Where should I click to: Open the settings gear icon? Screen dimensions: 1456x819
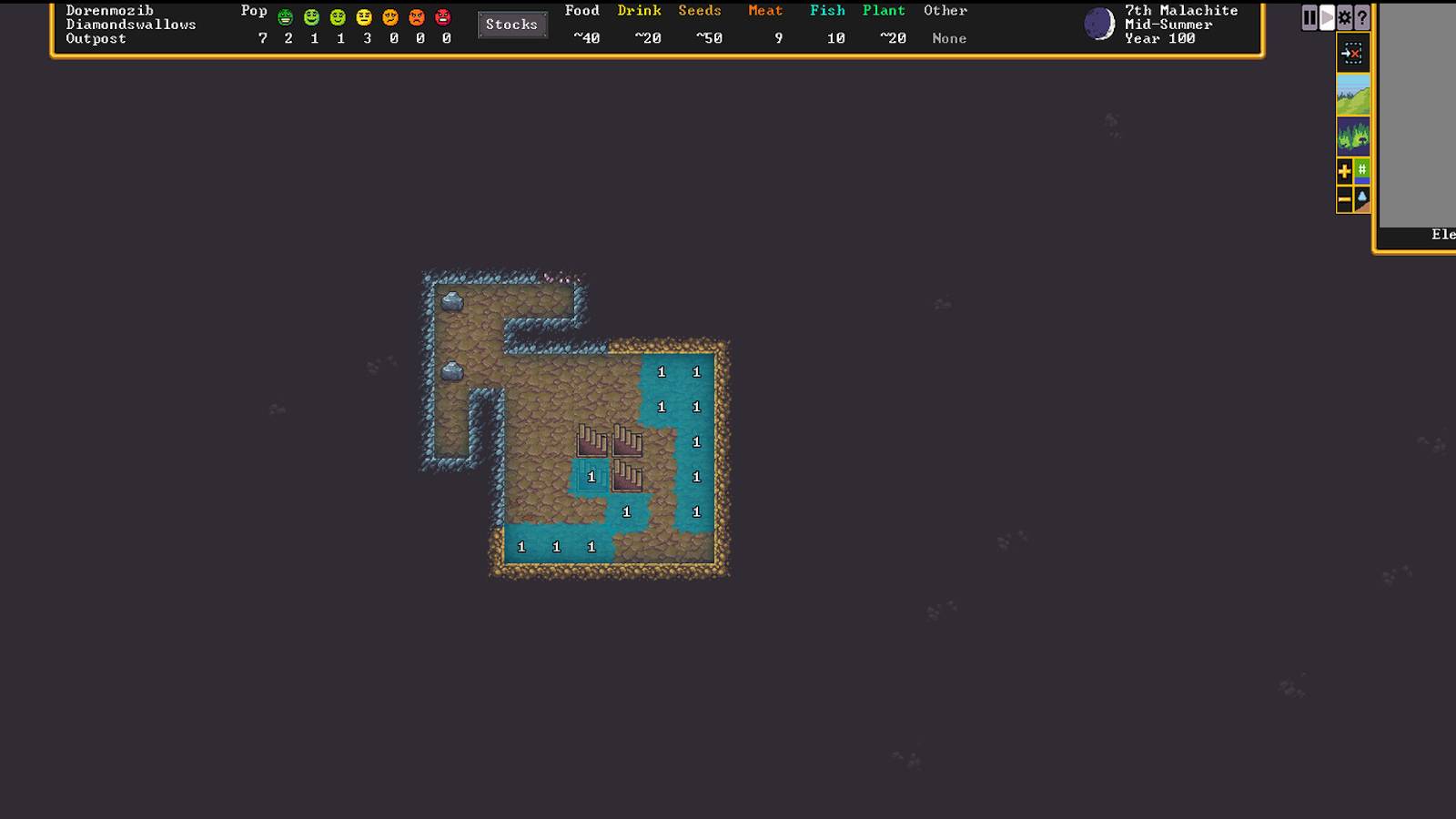[x=1343, y=15]
